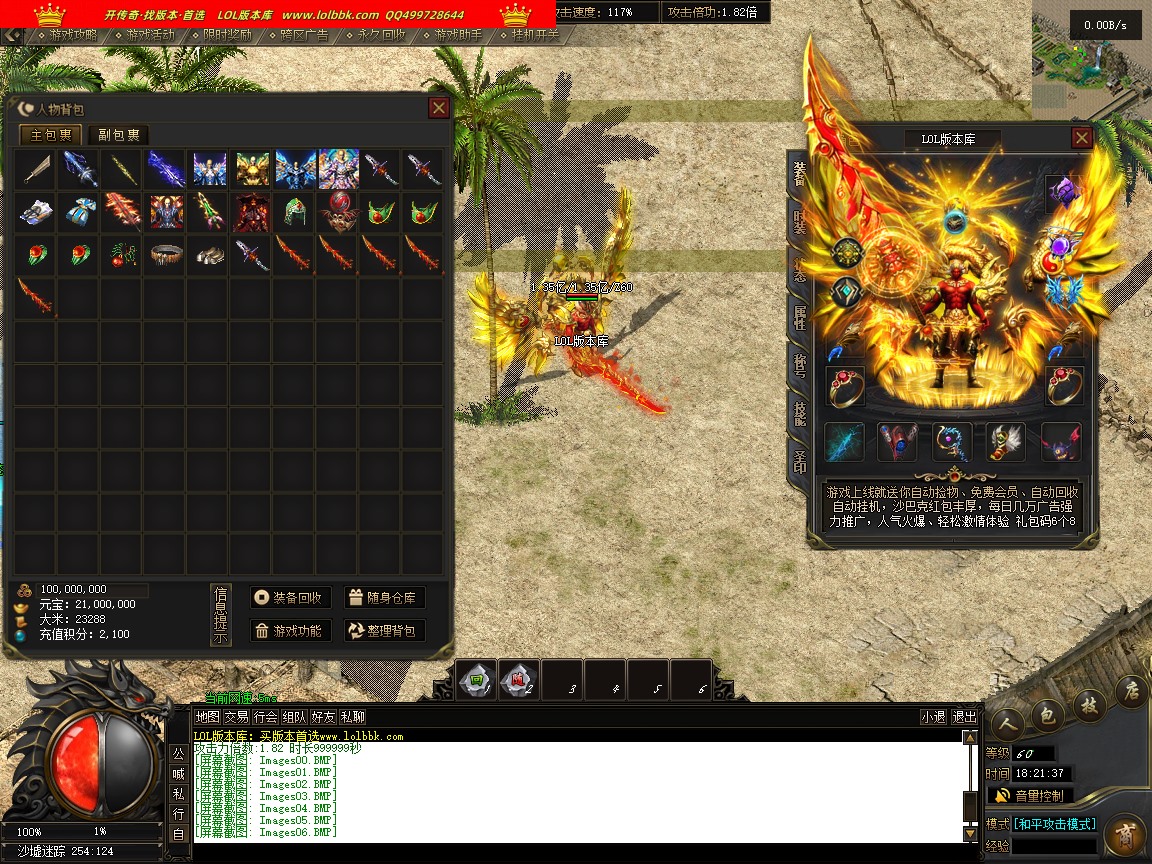Sort the bag with 整理背包
The width and height of the screenshot is (1152, 864).
coord(385,631)
